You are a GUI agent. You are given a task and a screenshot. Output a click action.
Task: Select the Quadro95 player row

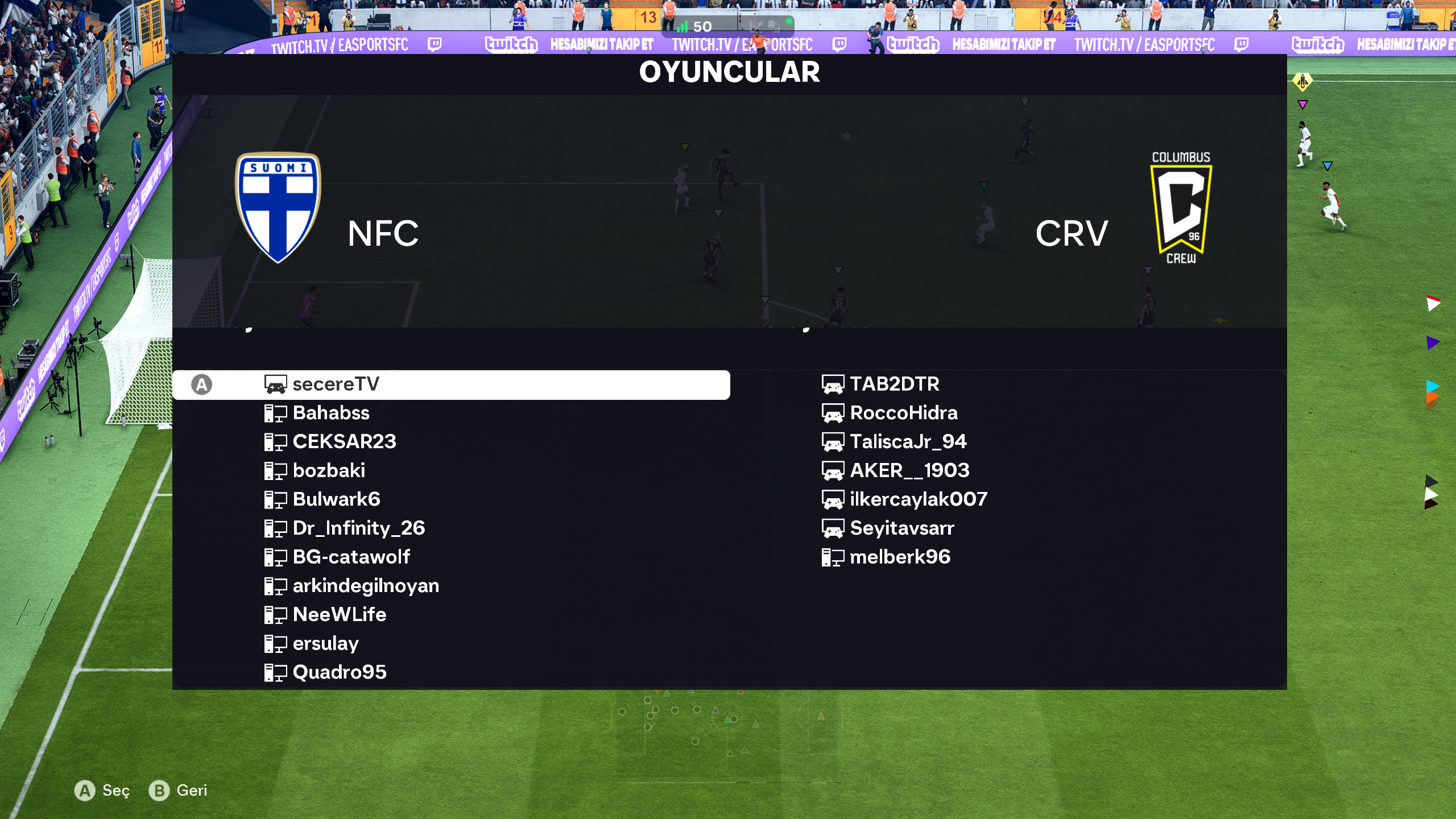[340, 672]
